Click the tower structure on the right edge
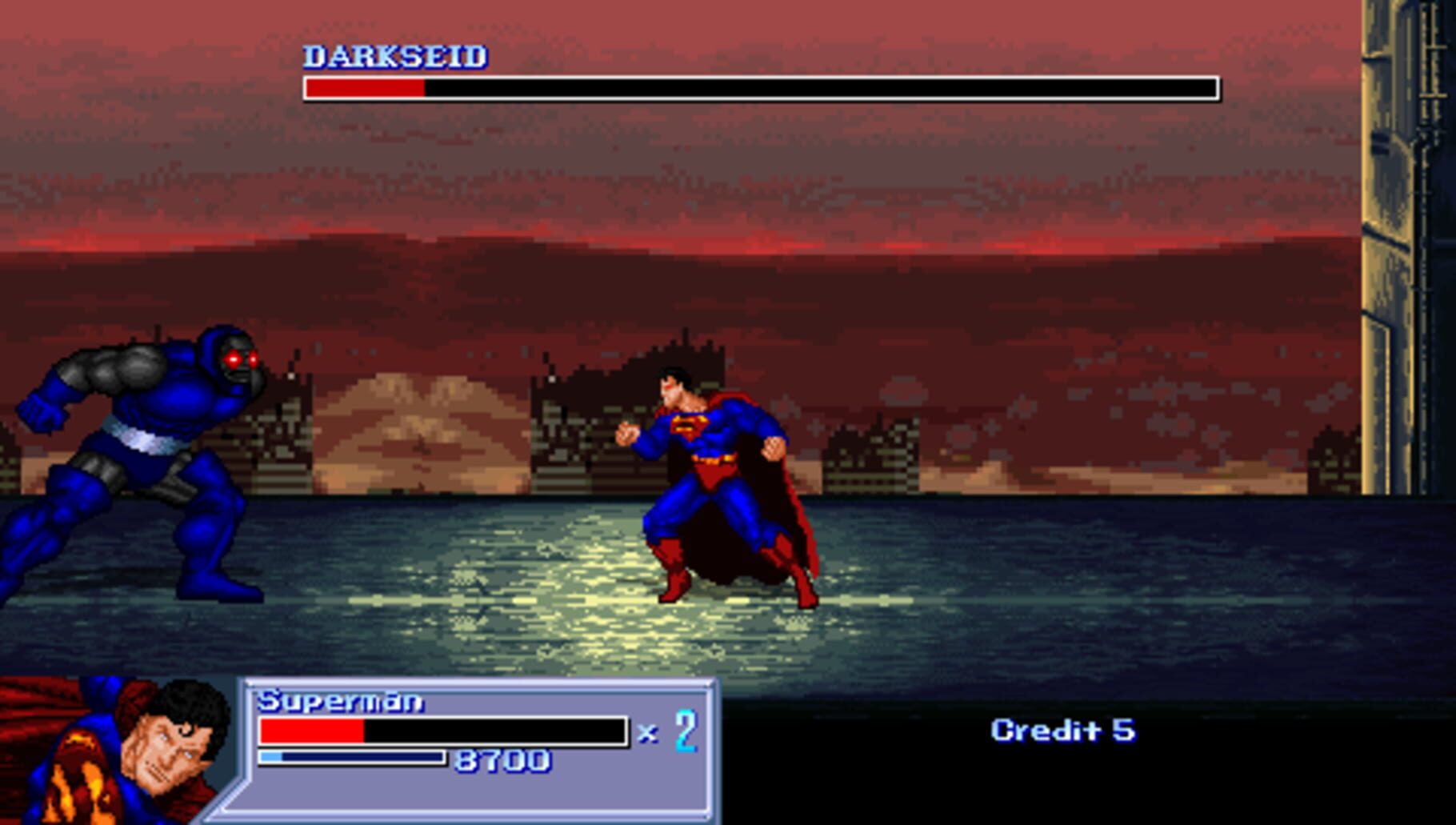This screenshot has width=1456, height=825. point(1392,240)
